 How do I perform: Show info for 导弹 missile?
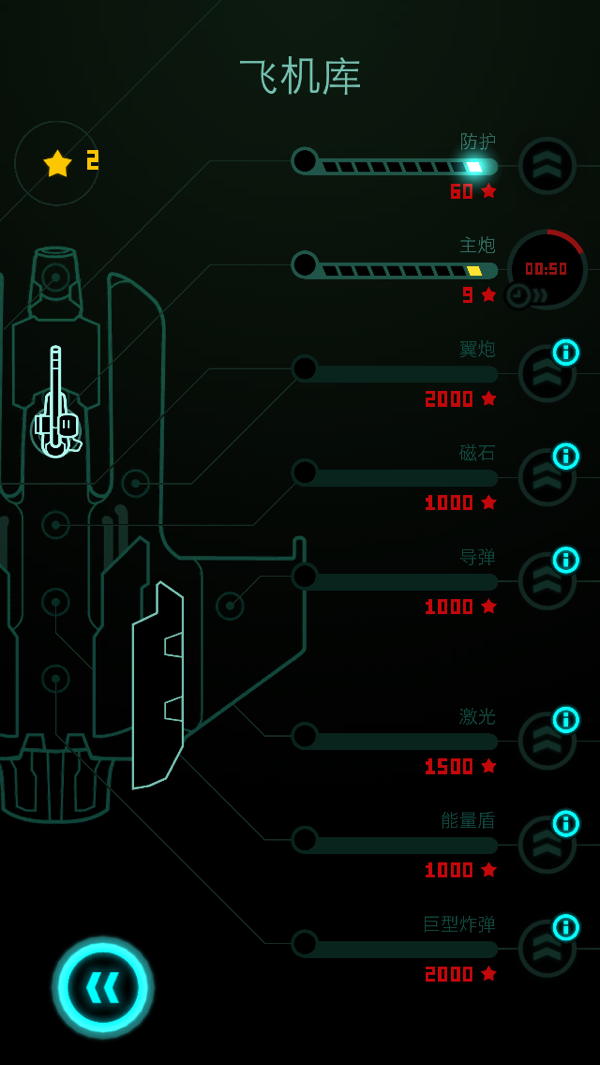[566, 560]
